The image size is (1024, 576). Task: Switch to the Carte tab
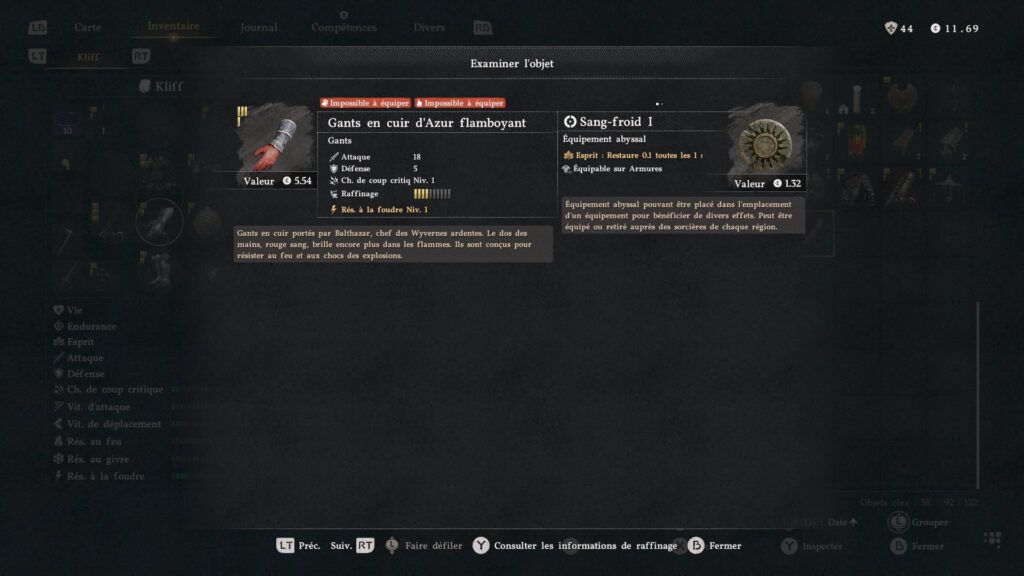point(88,28)
